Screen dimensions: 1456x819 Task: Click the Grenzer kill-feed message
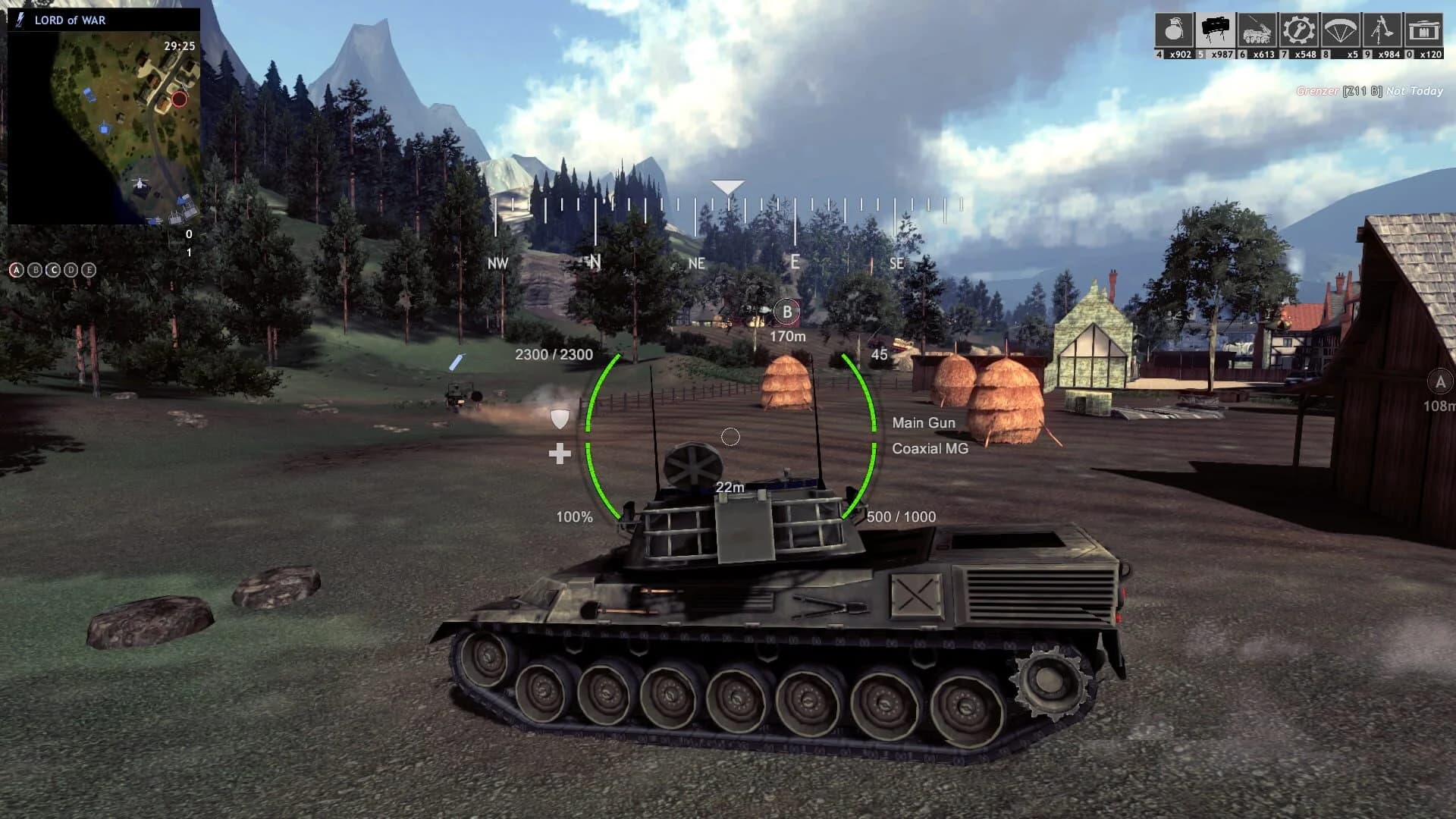point(1369,90)
